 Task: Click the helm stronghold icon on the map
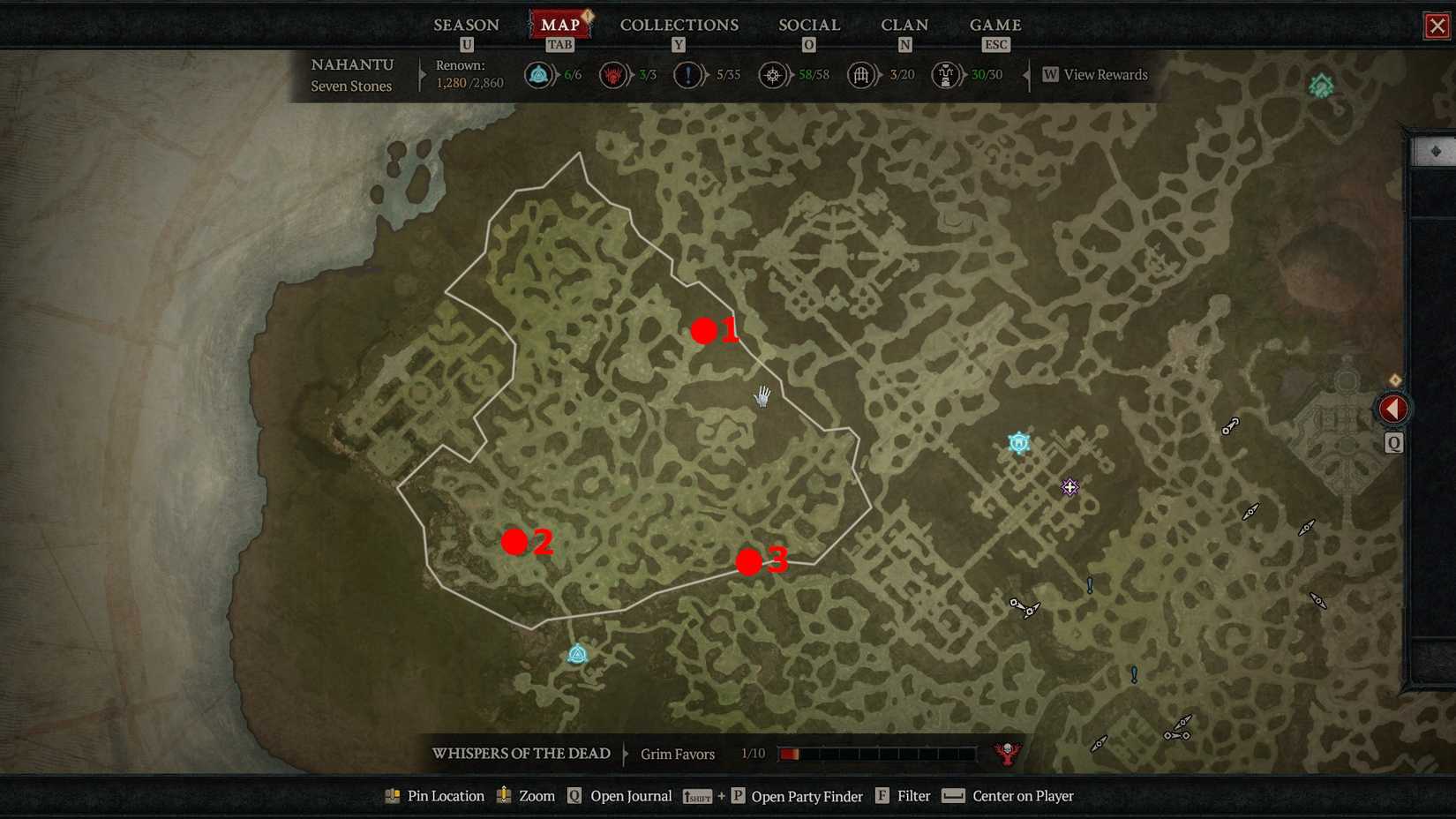tap(1018, 442)
